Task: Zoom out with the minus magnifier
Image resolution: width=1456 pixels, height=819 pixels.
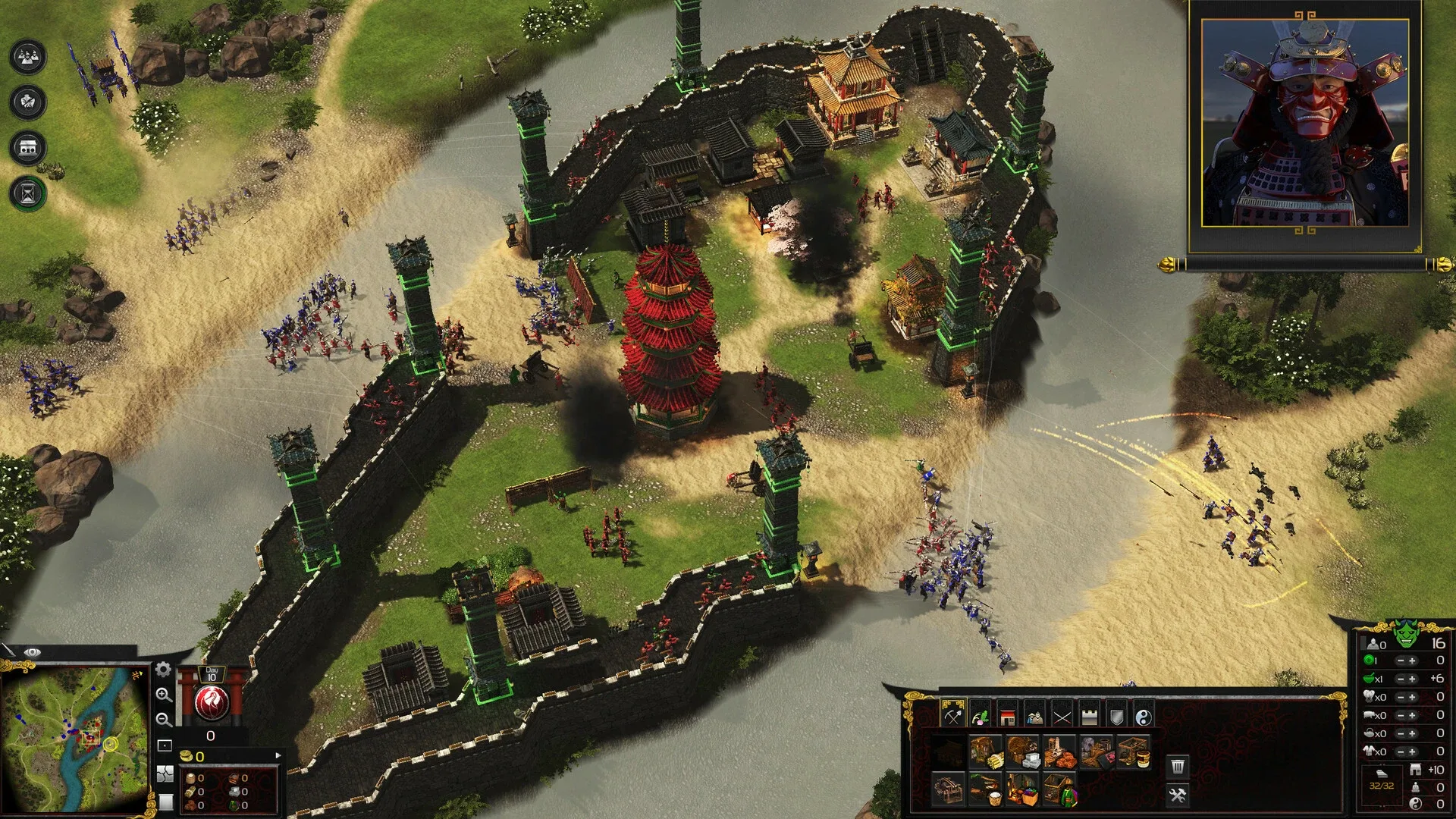Action: coord(163,720)
